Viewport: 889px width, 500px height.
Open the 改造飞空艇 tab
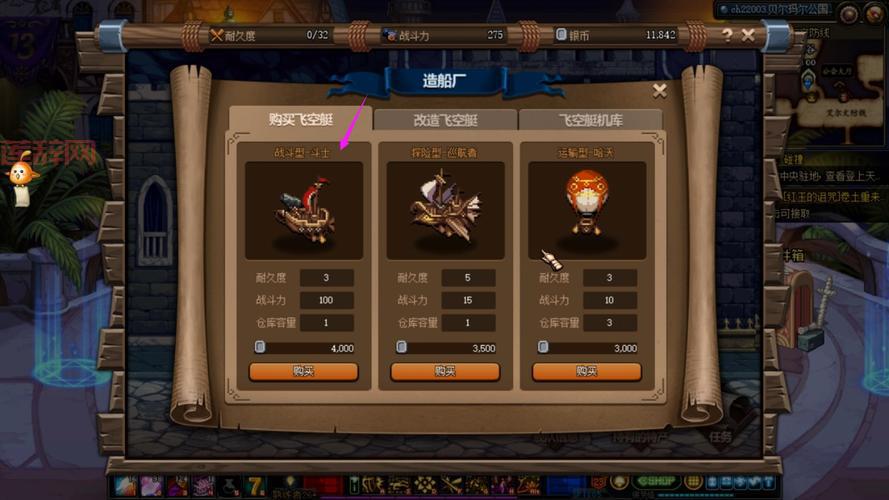click(445, 120)
